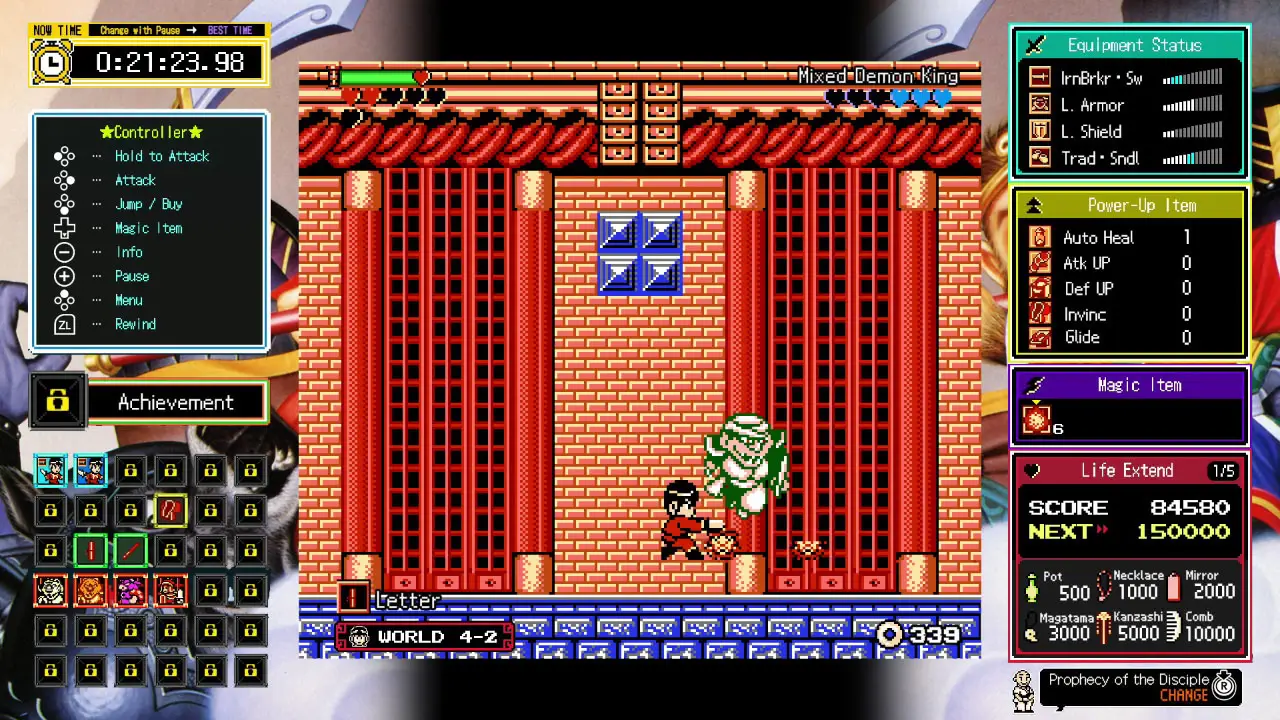1280x720 pixels.
Task: Click the Trad·Sndl equipment icon
Action: coord(1040,158)
